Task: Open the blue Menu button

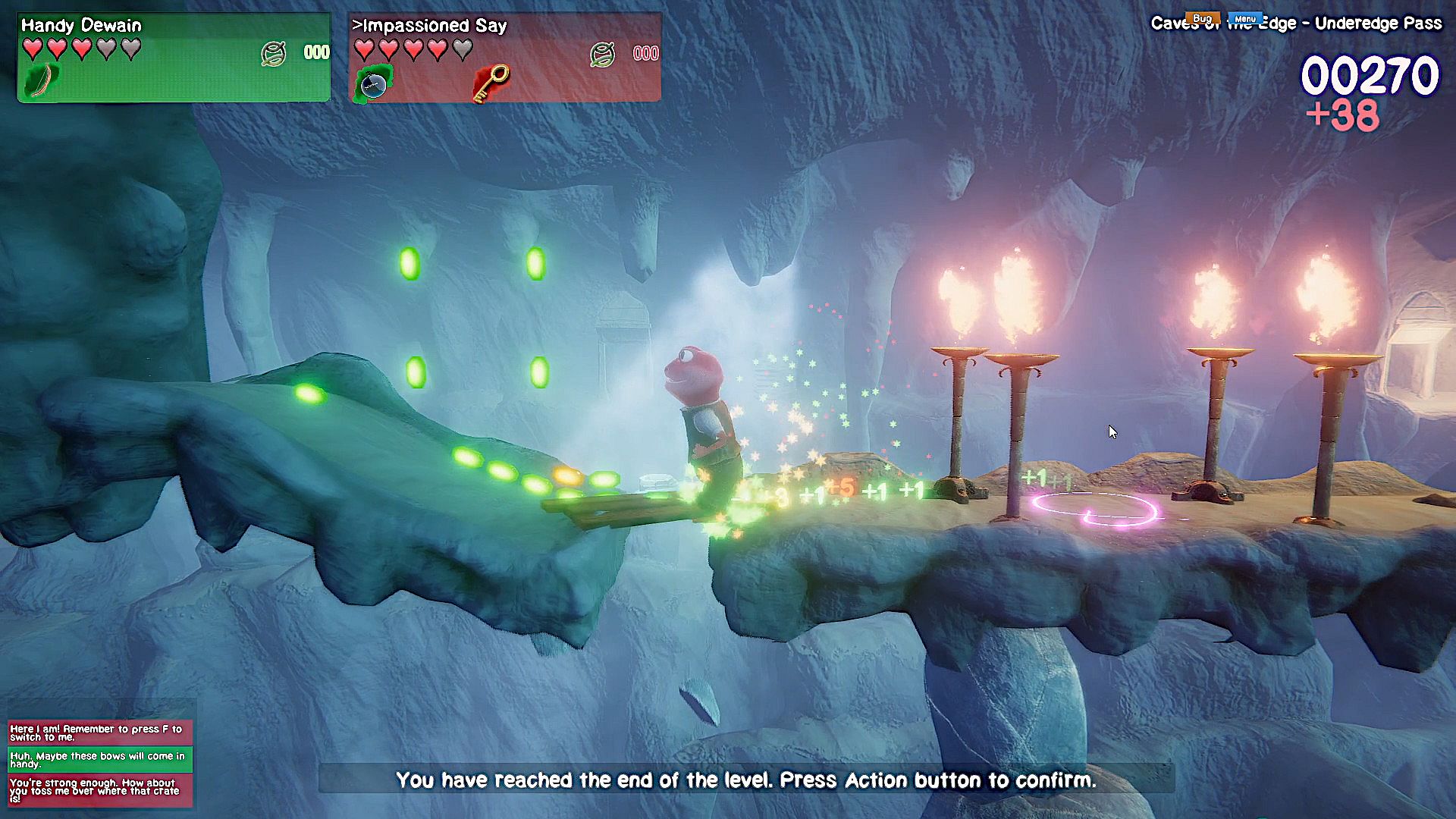Action: coord(1244,18)
